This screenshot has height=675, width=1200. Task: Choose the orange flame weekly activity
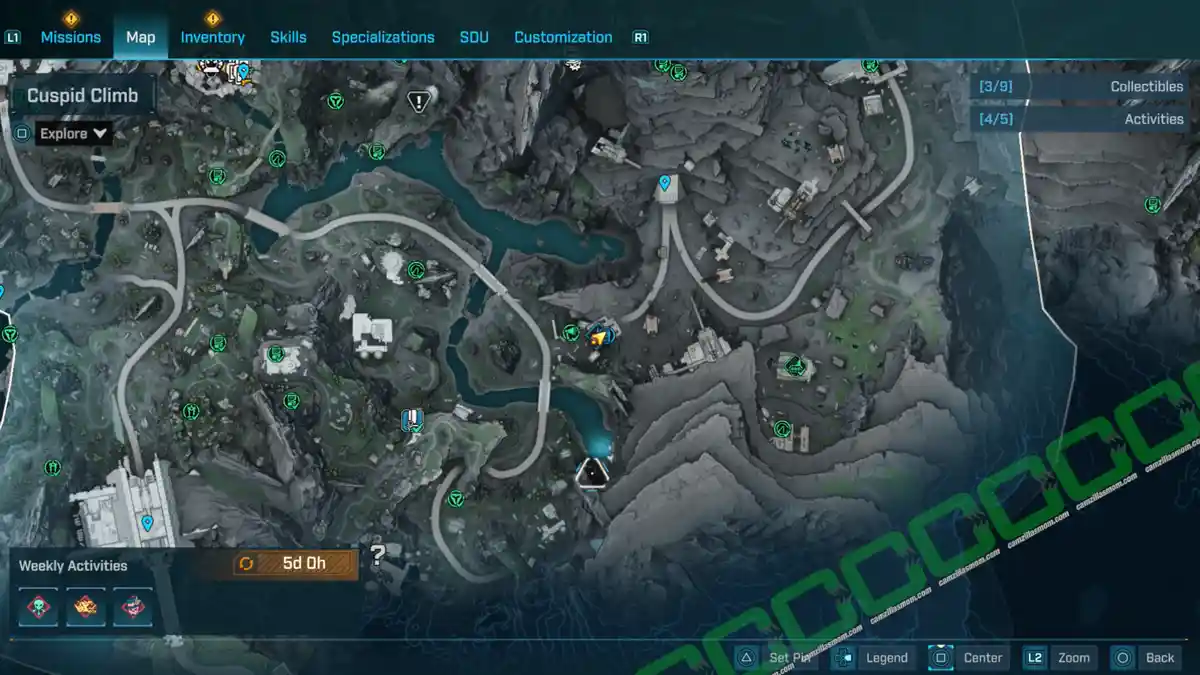click(x=86, y=607)
